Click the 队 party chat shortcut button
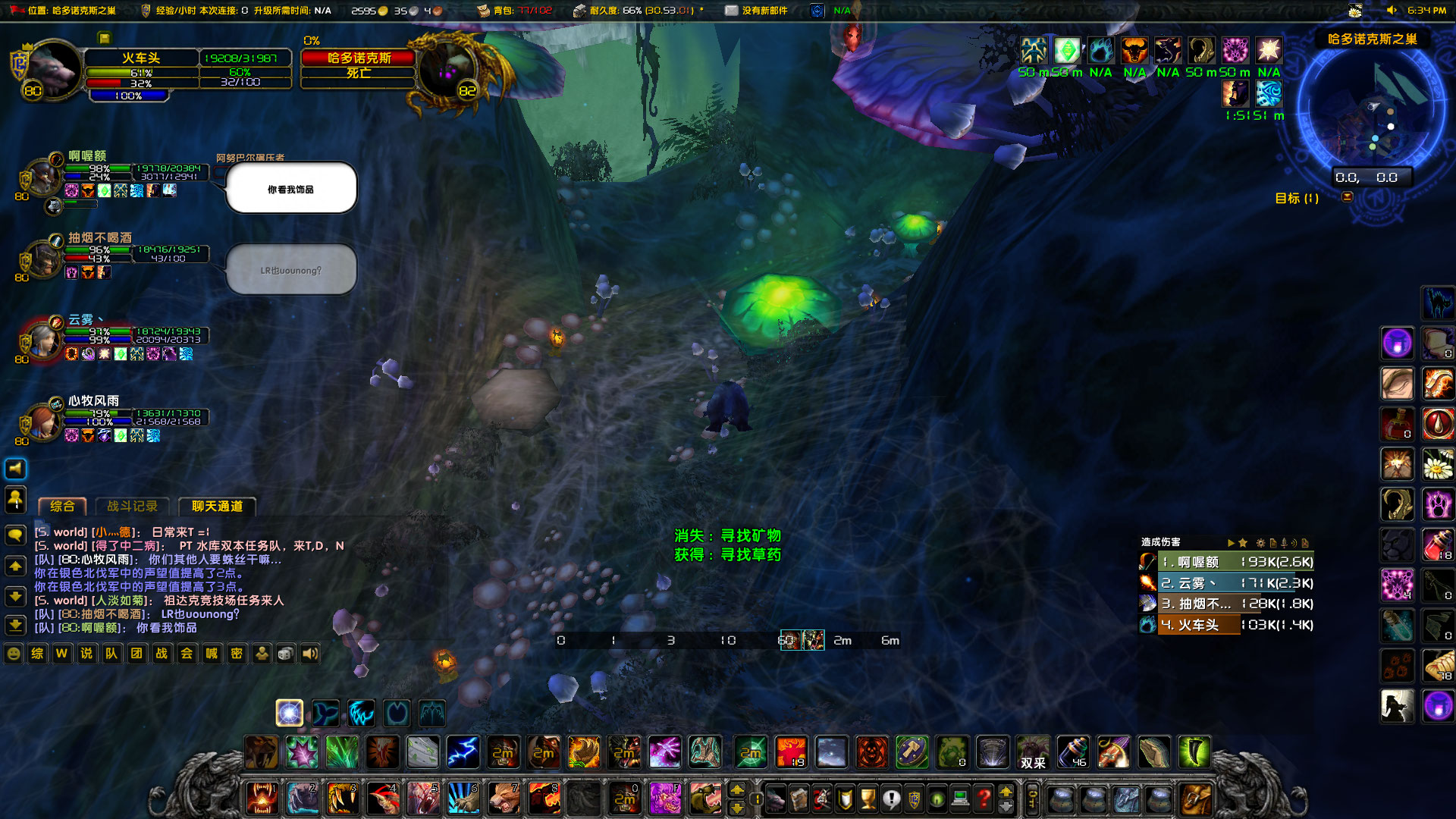Viewport: 1456px width, 819px height. 111,654
